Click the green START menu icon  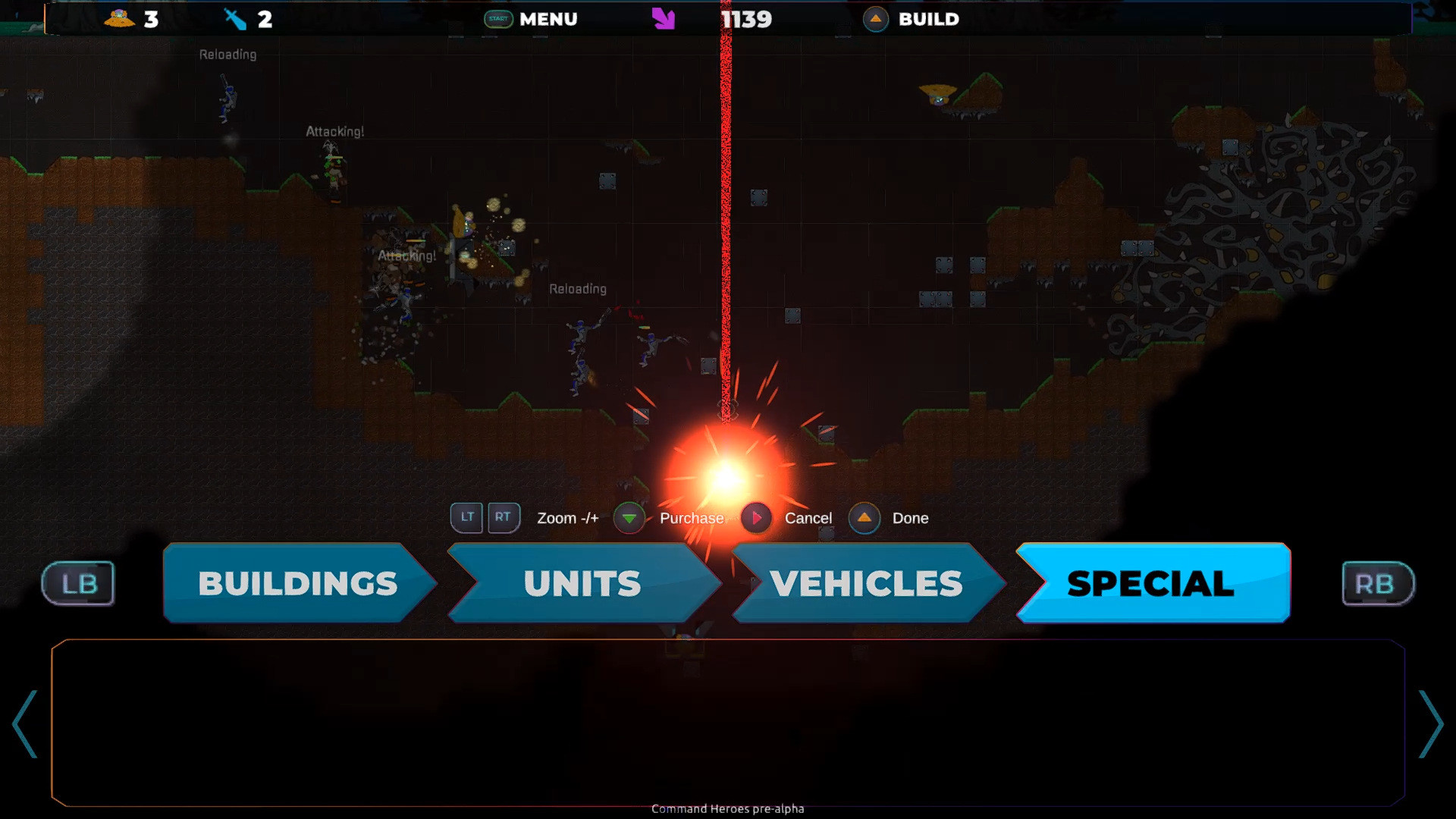497,19
